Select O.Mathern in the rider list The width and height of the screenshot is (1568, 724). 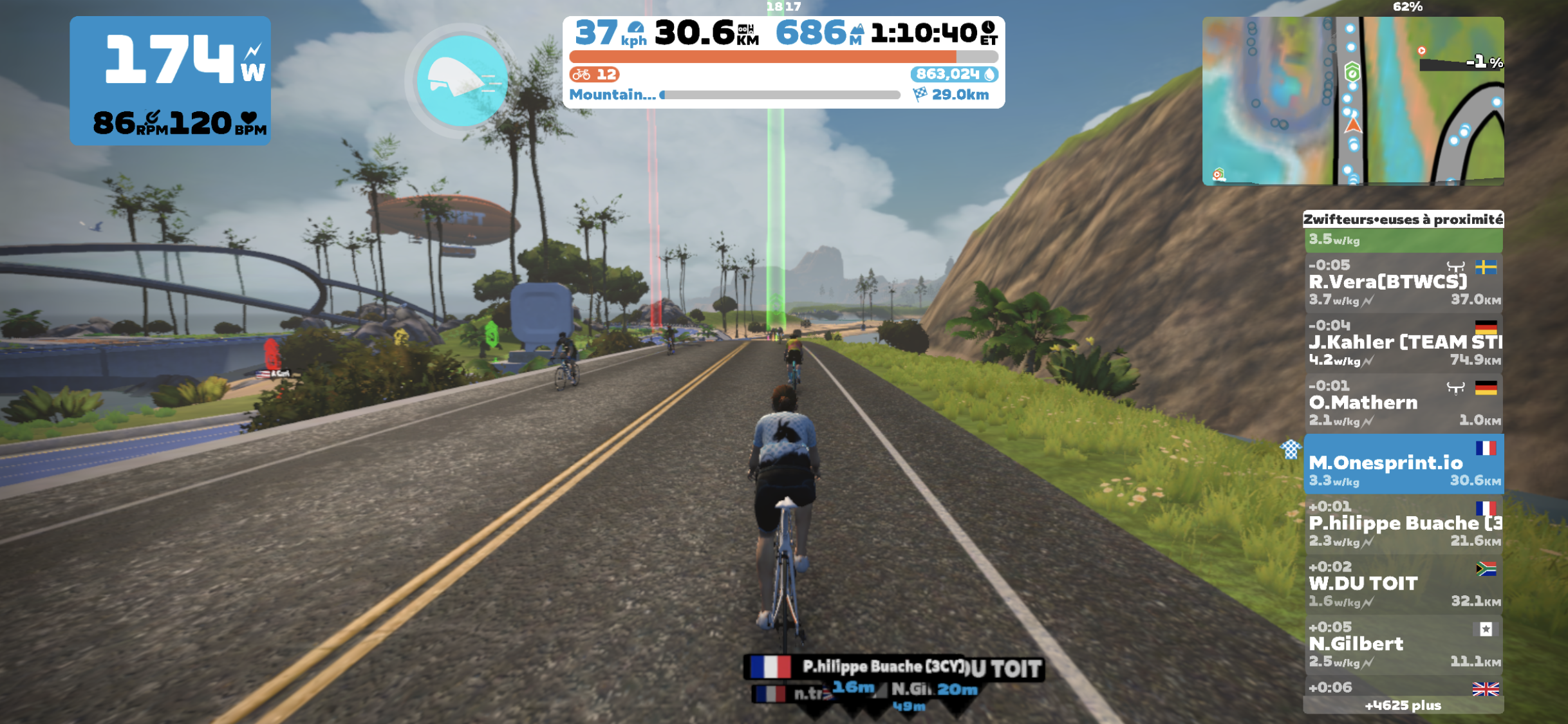click(1403, 403)
